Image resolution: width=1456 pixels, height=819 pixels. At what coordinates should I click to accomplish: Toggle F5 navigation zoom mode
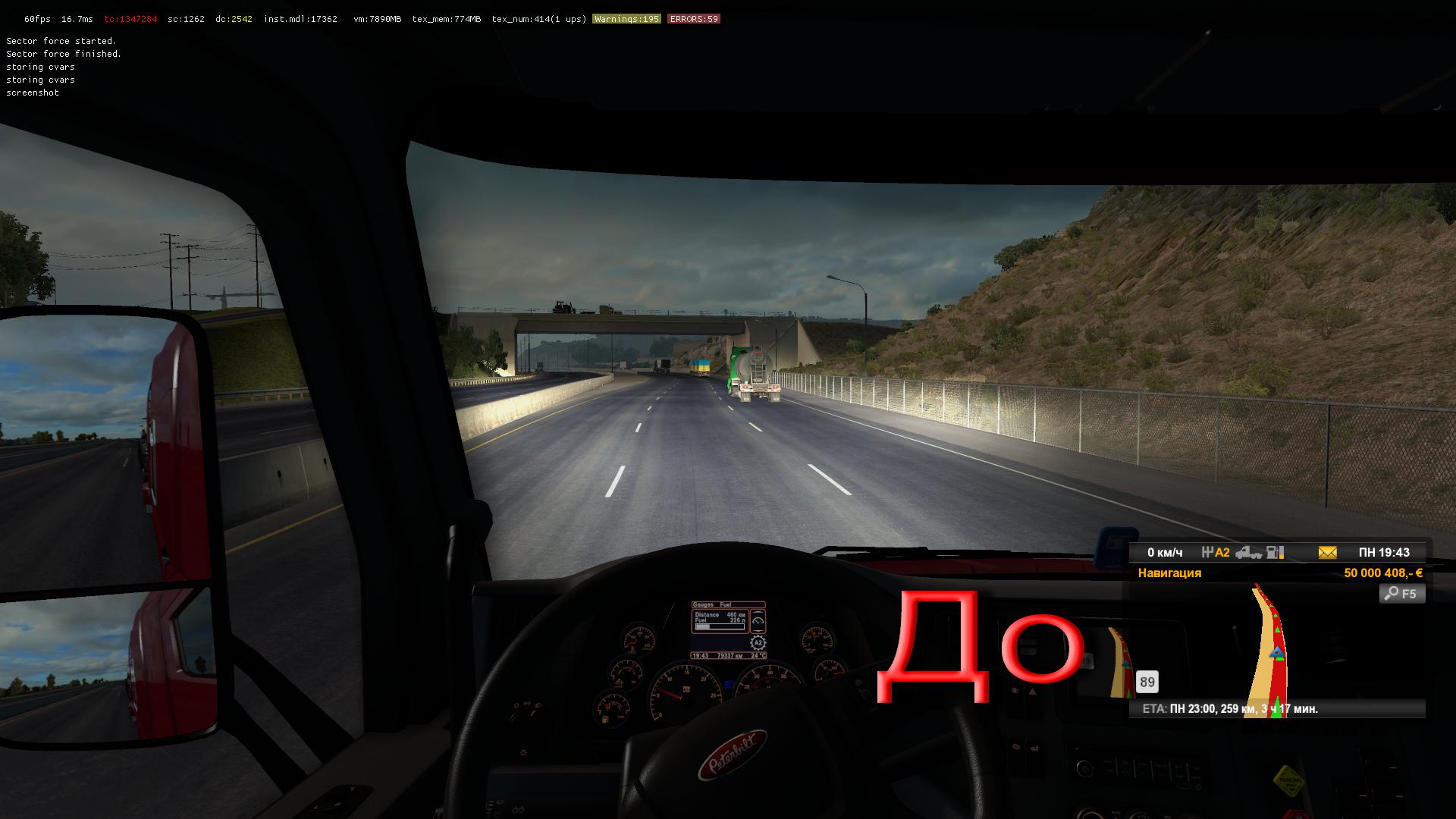tap(1402, 594)
